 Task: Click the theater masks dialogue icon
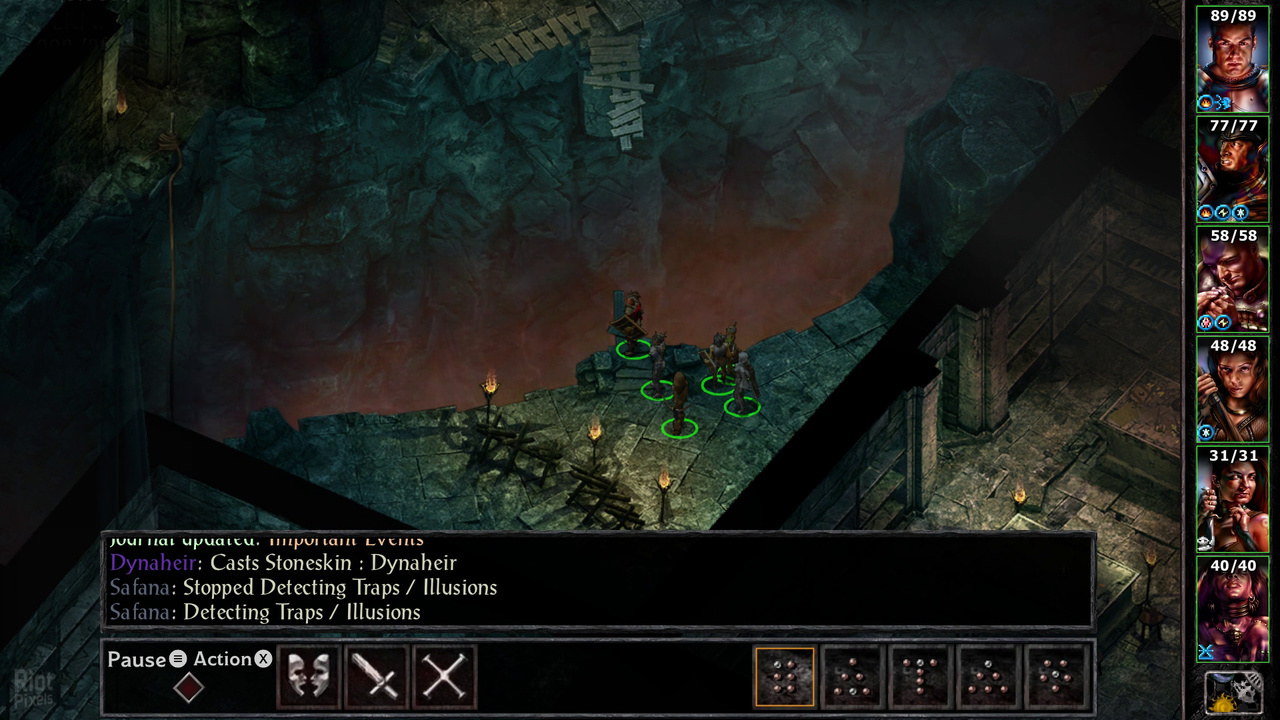308,677
